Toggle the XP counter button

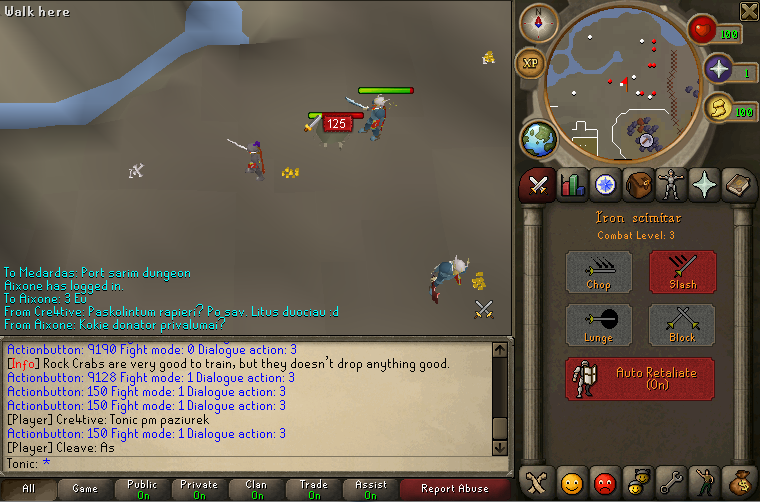point(530,63)
